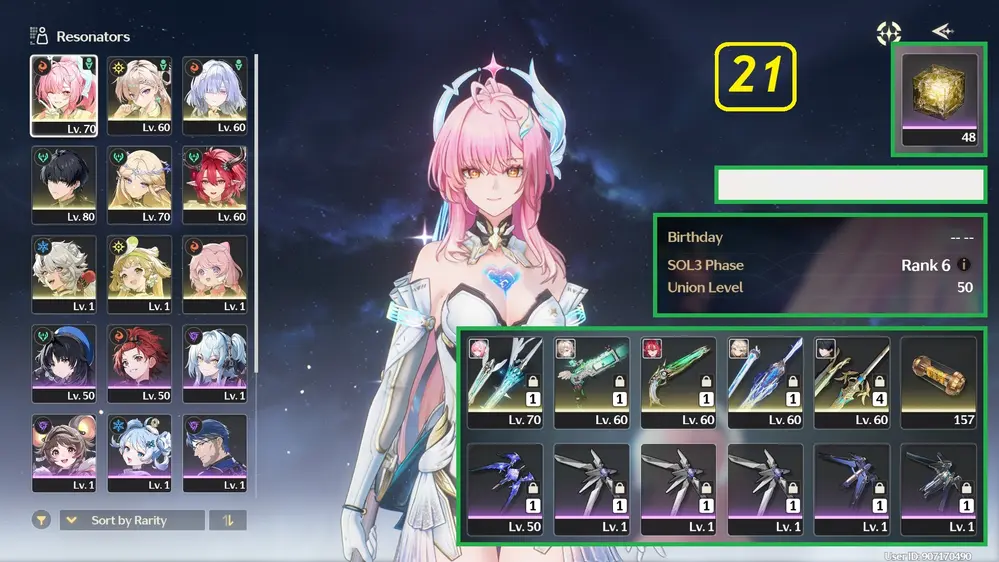Screen dimensions: 999x562
Task: Select the golden tube item with 157
Action: [939, 382]
